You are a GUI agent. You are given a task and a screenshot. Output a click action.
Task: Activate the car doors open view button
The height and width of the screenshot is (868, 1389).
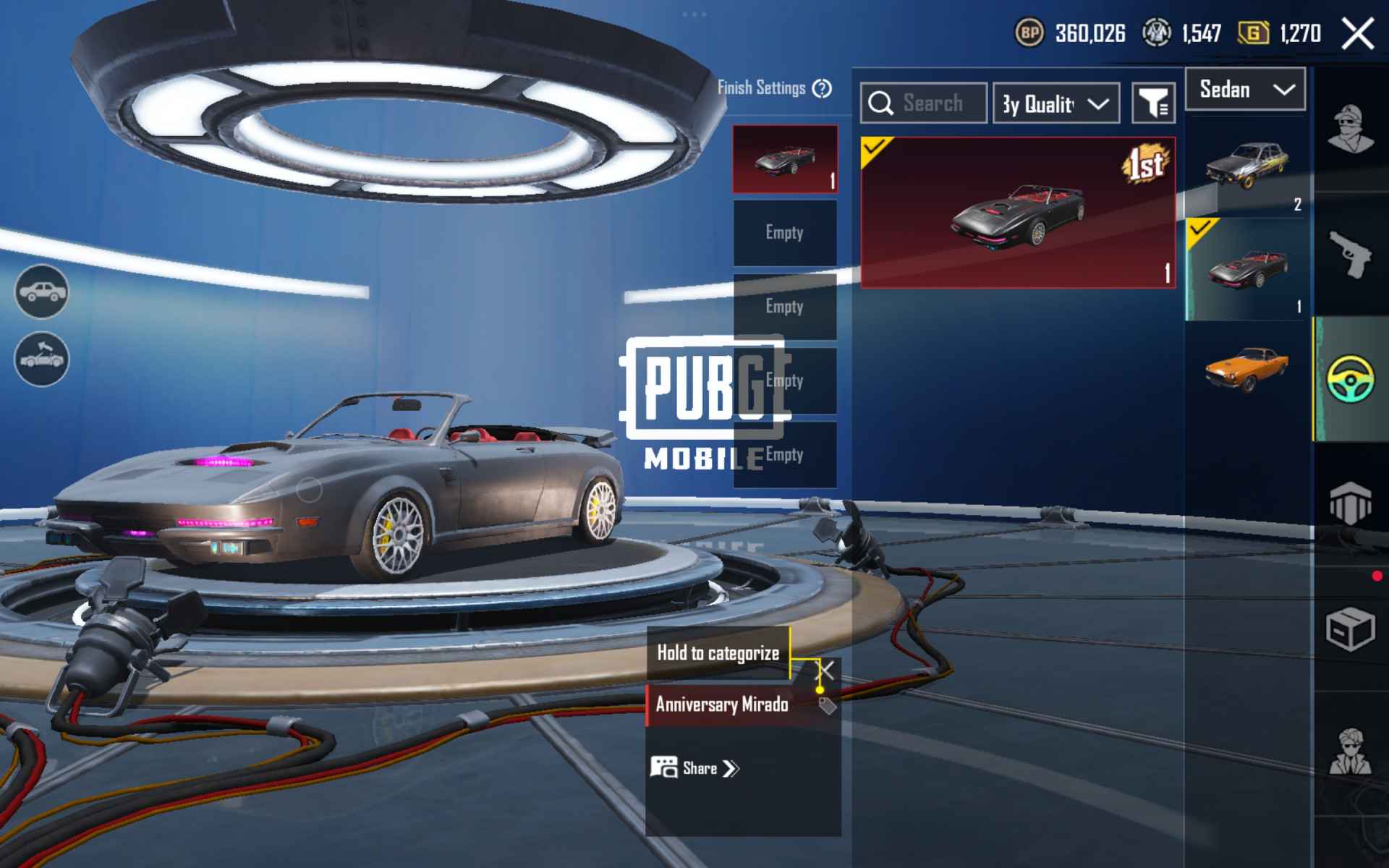(42, 359)
